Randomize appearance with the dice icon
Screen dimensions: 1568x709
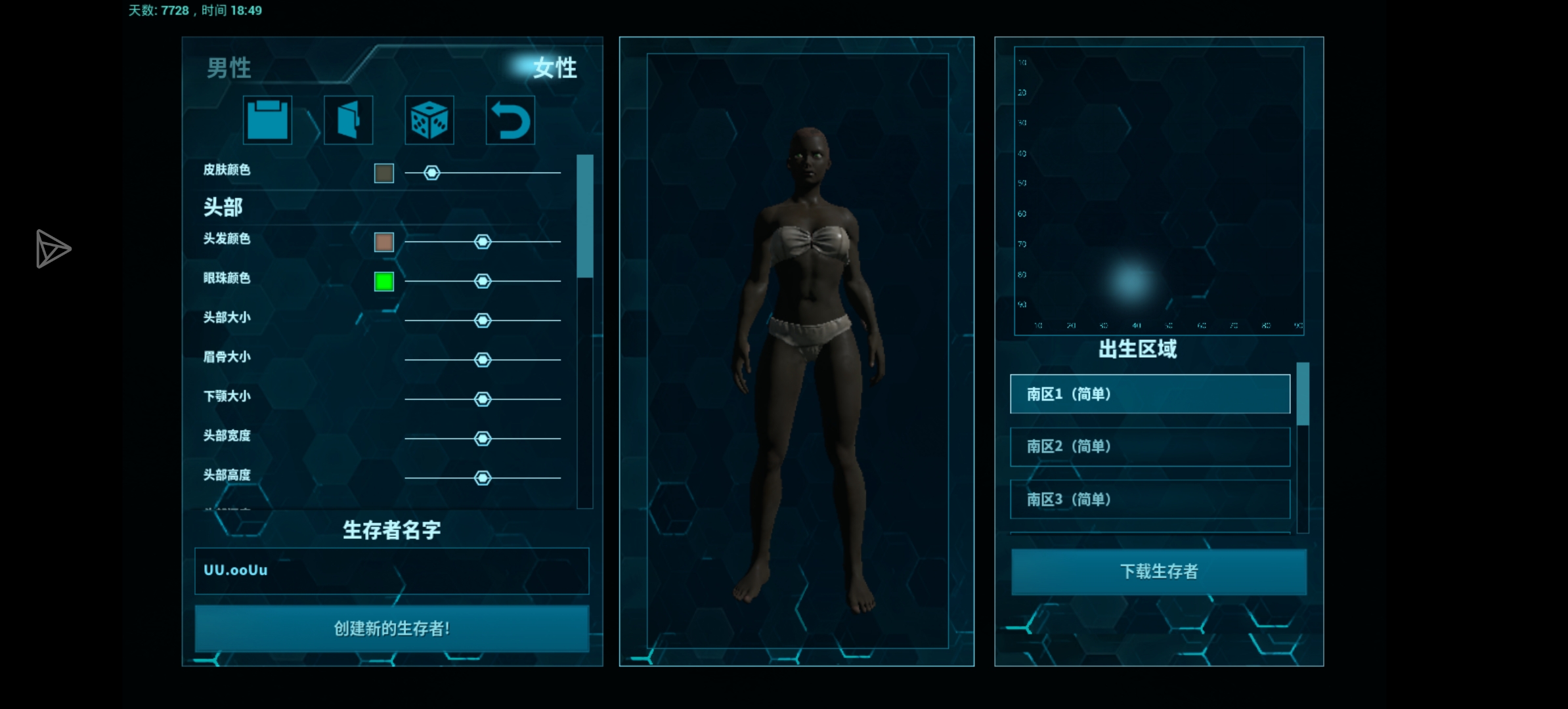pyautogui.click(x=429, y=120)
